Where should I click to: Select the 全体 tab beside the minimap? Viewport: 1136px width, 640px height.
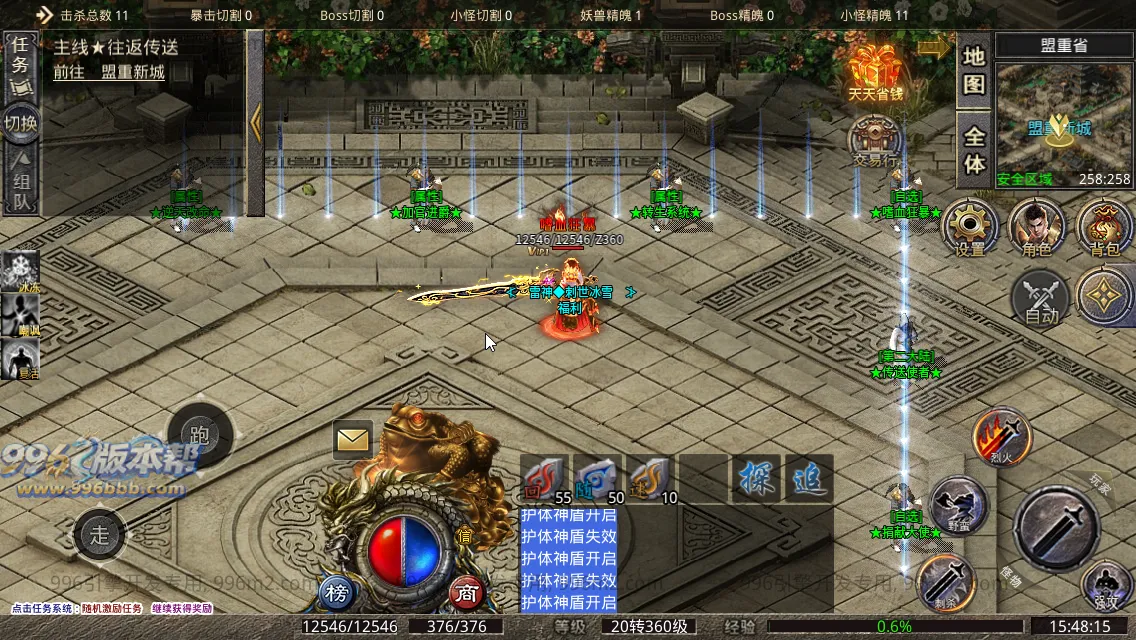click(974, 150)
